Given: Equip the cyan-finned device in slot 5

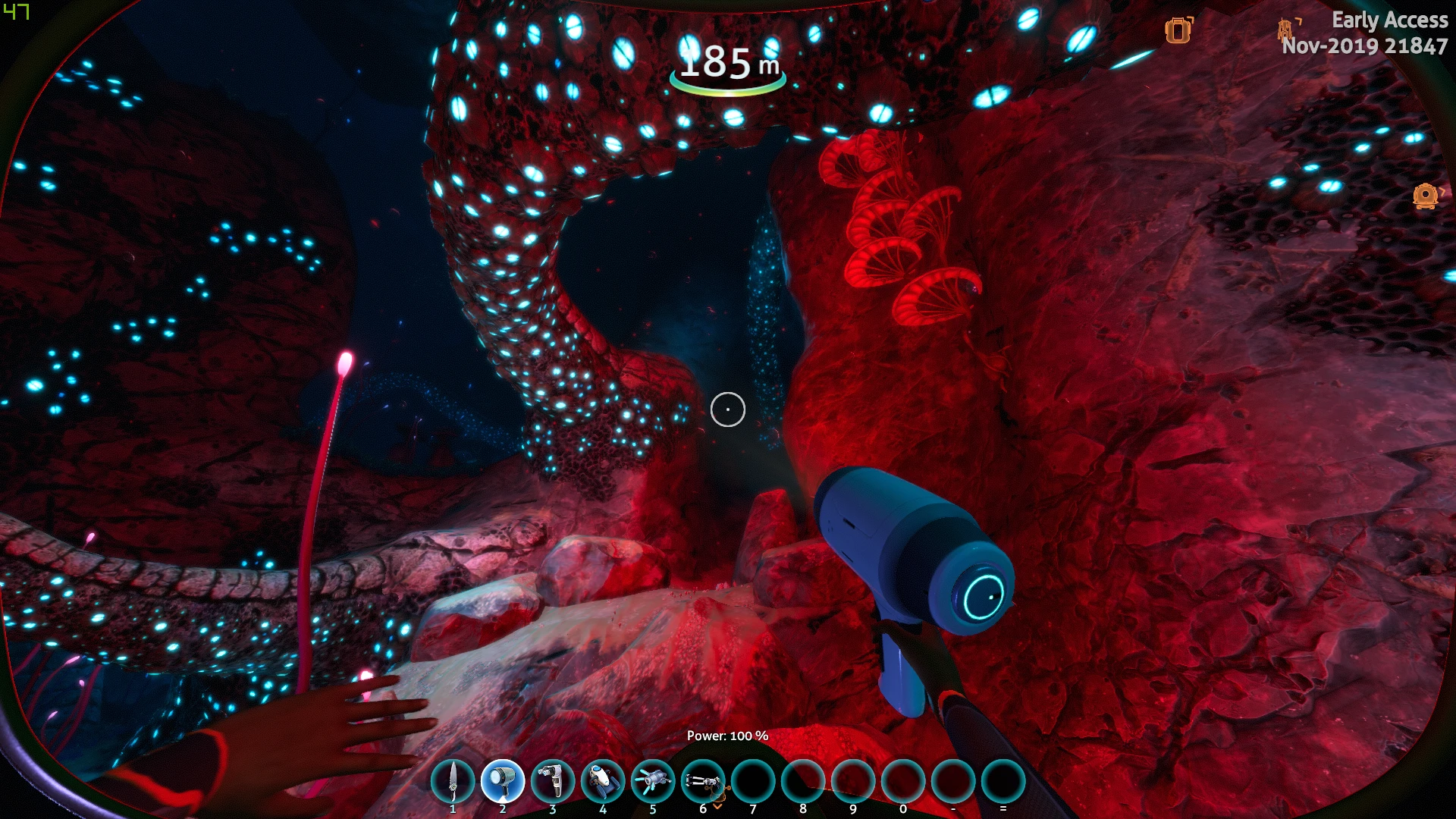Looking at the screenshot, I should pos(653,782).
